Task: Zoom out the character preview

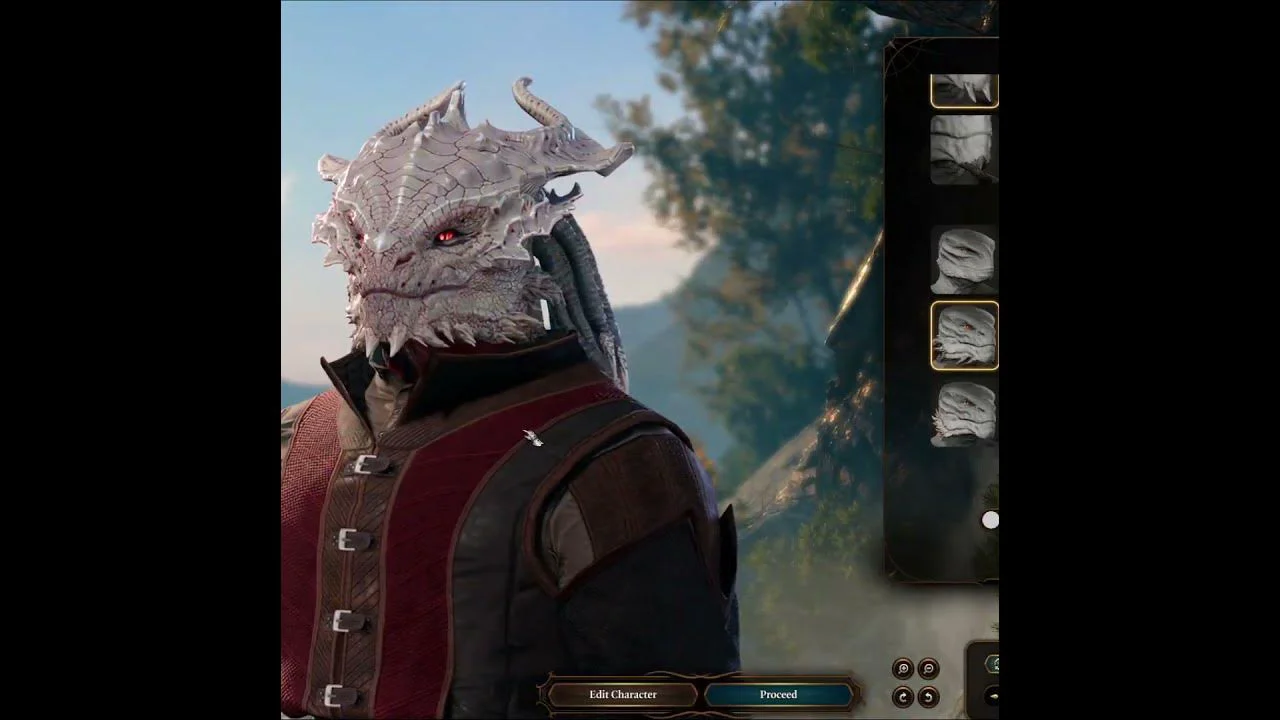Action: (x=928, y=669)
